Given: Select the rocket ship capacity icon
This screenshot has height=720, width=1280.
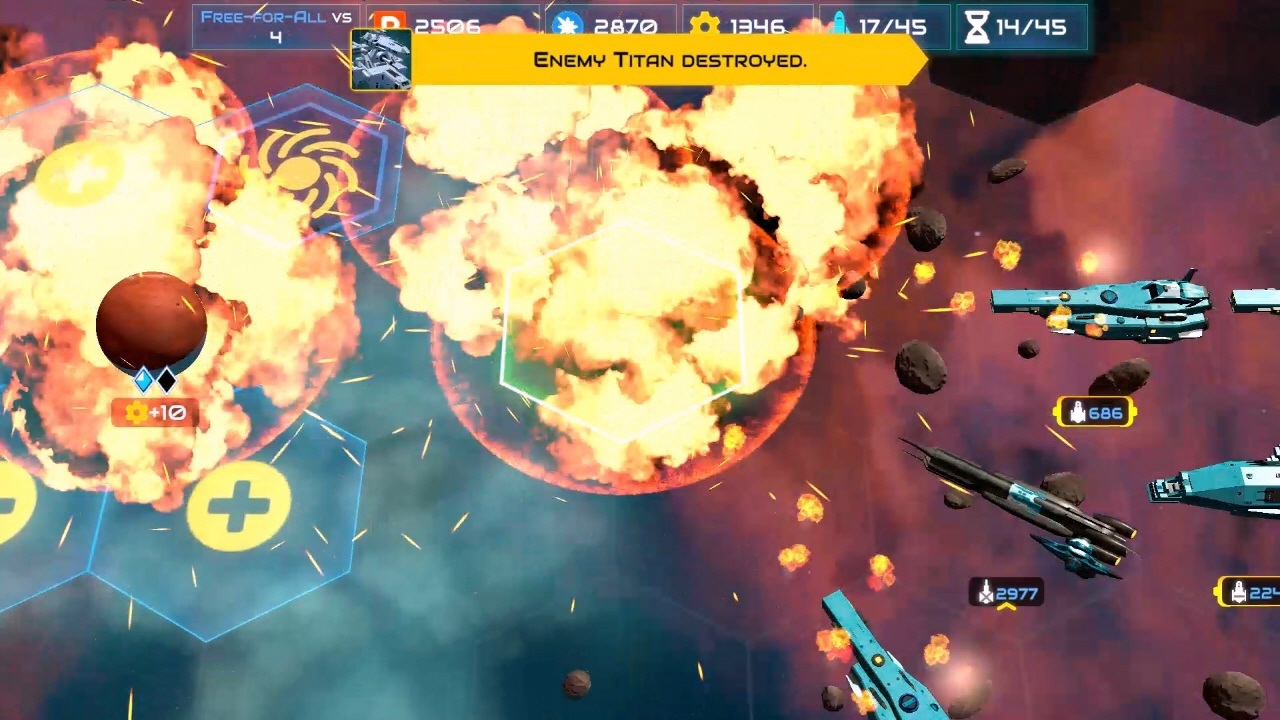Looking at the screenshot, I should pos(842,22).
